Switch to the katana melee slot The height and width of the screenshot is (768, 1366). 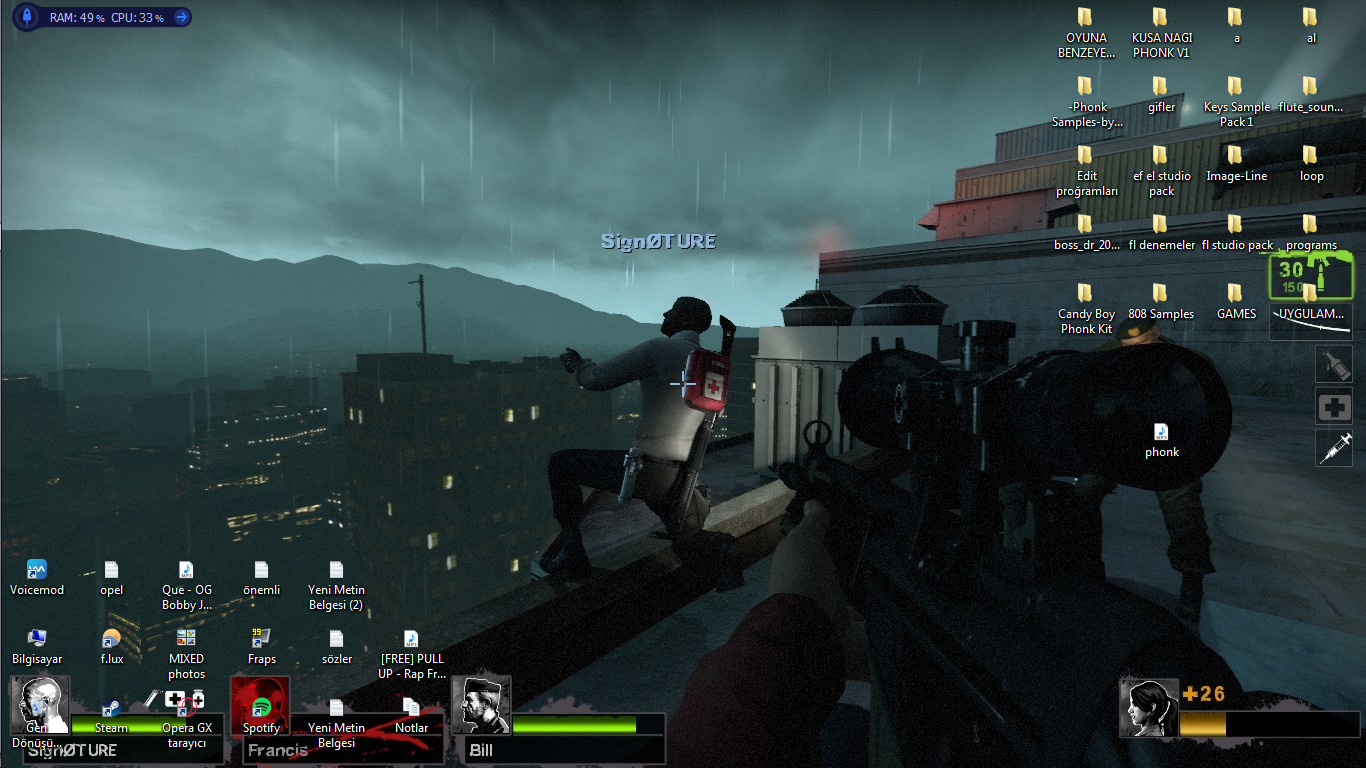click(1310, 322)
